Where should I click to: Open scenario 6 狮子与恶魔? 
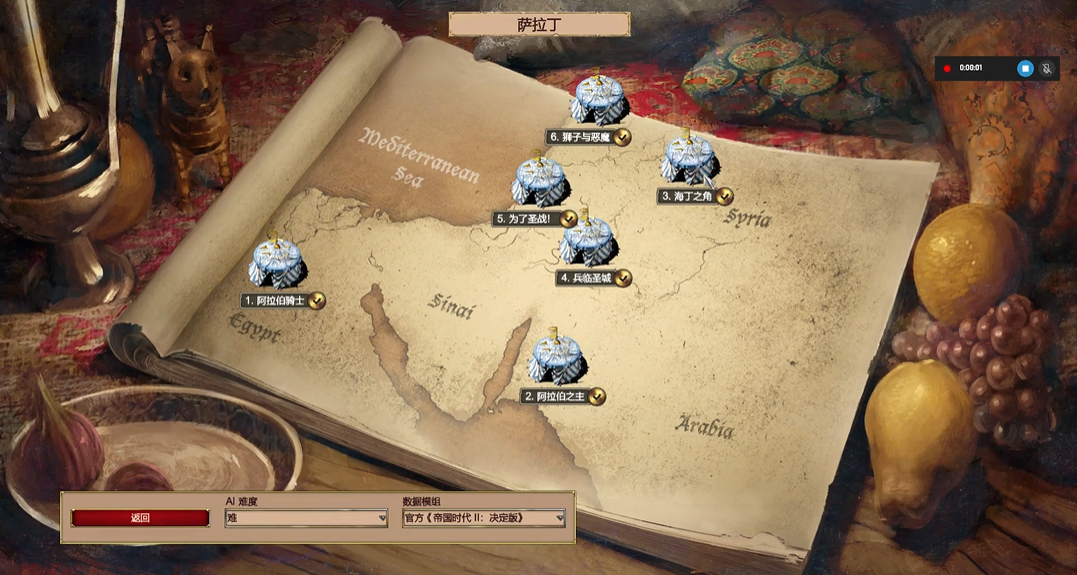[x=598, y=102]
